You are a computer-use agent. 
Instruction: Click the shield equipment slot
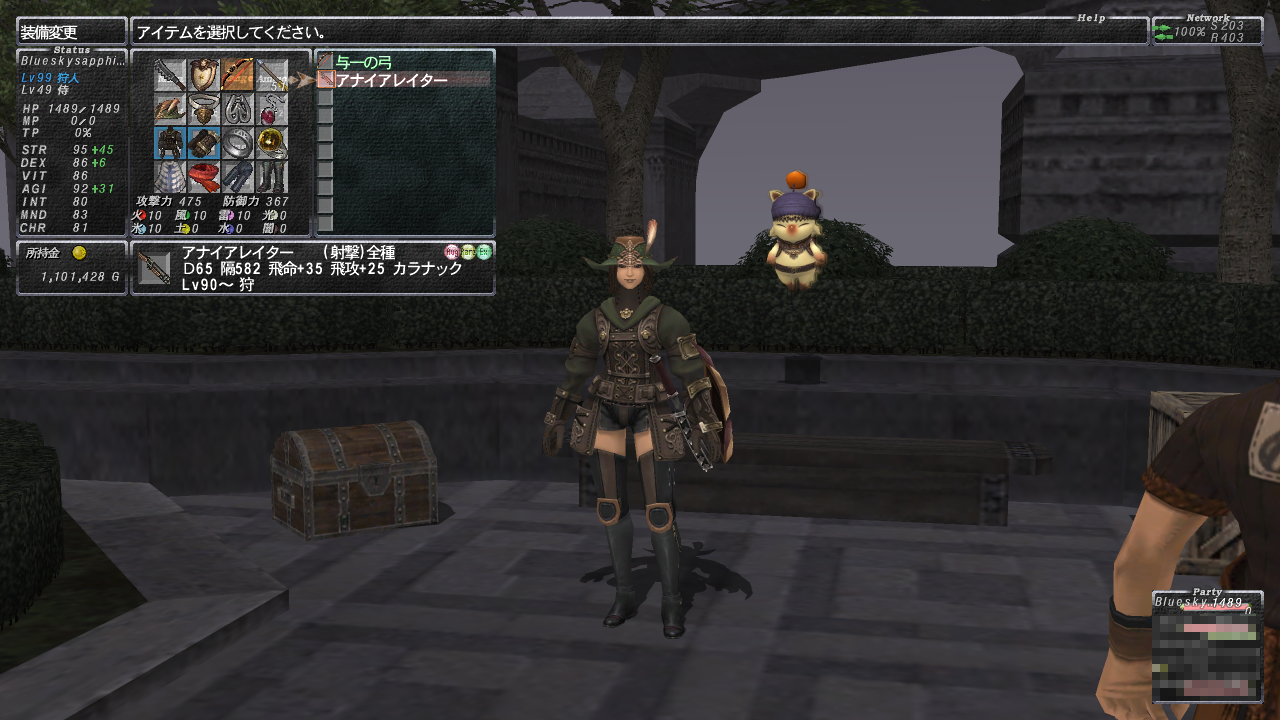pos(204,74)
